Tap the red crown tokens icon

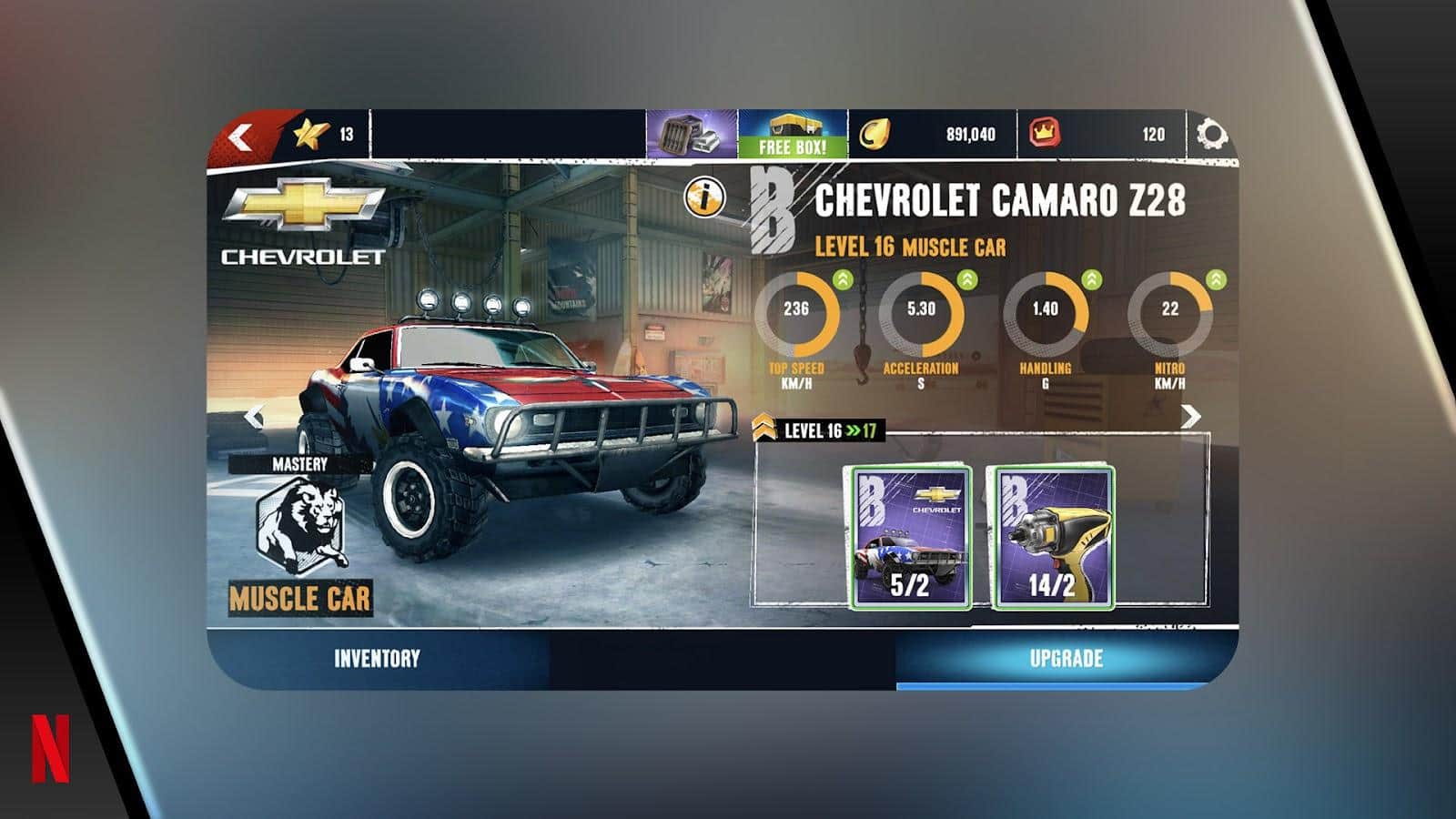1046,135
